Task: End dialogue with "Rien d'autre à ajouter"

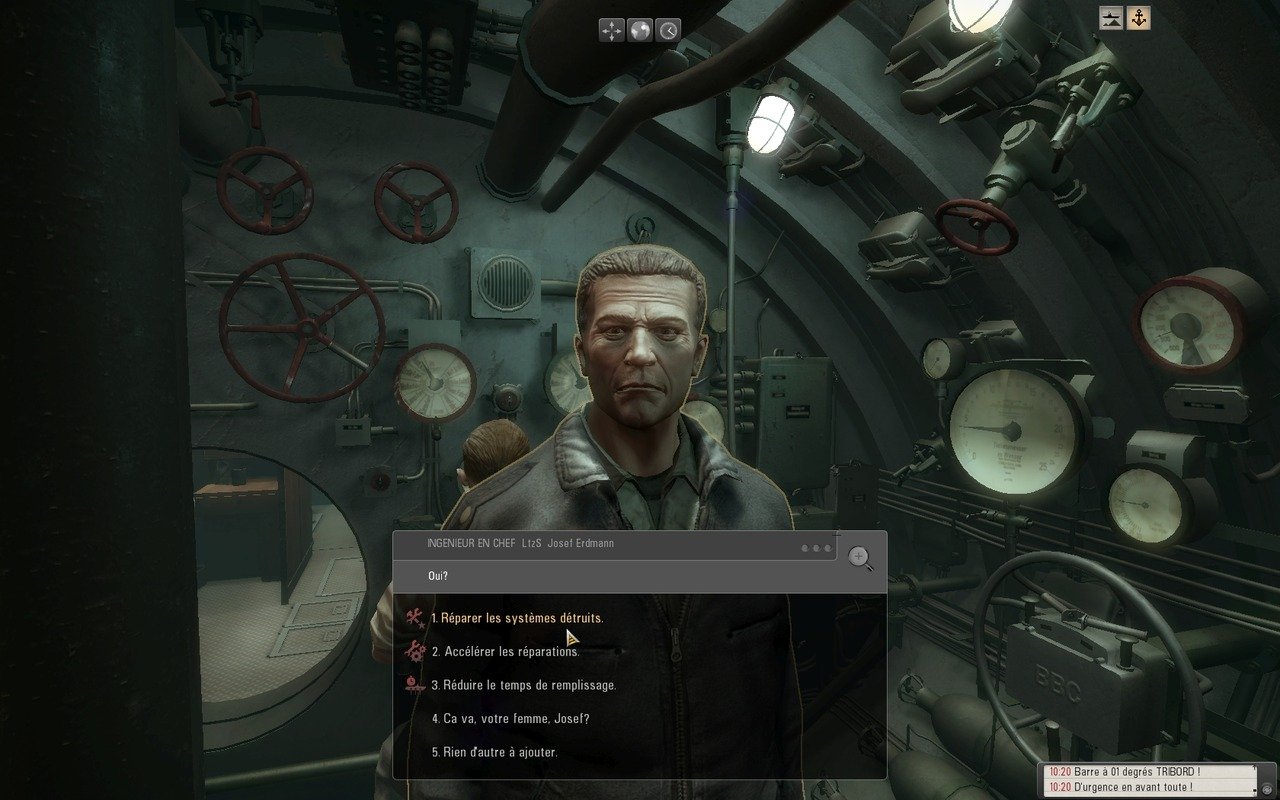Action: point(494,751)
